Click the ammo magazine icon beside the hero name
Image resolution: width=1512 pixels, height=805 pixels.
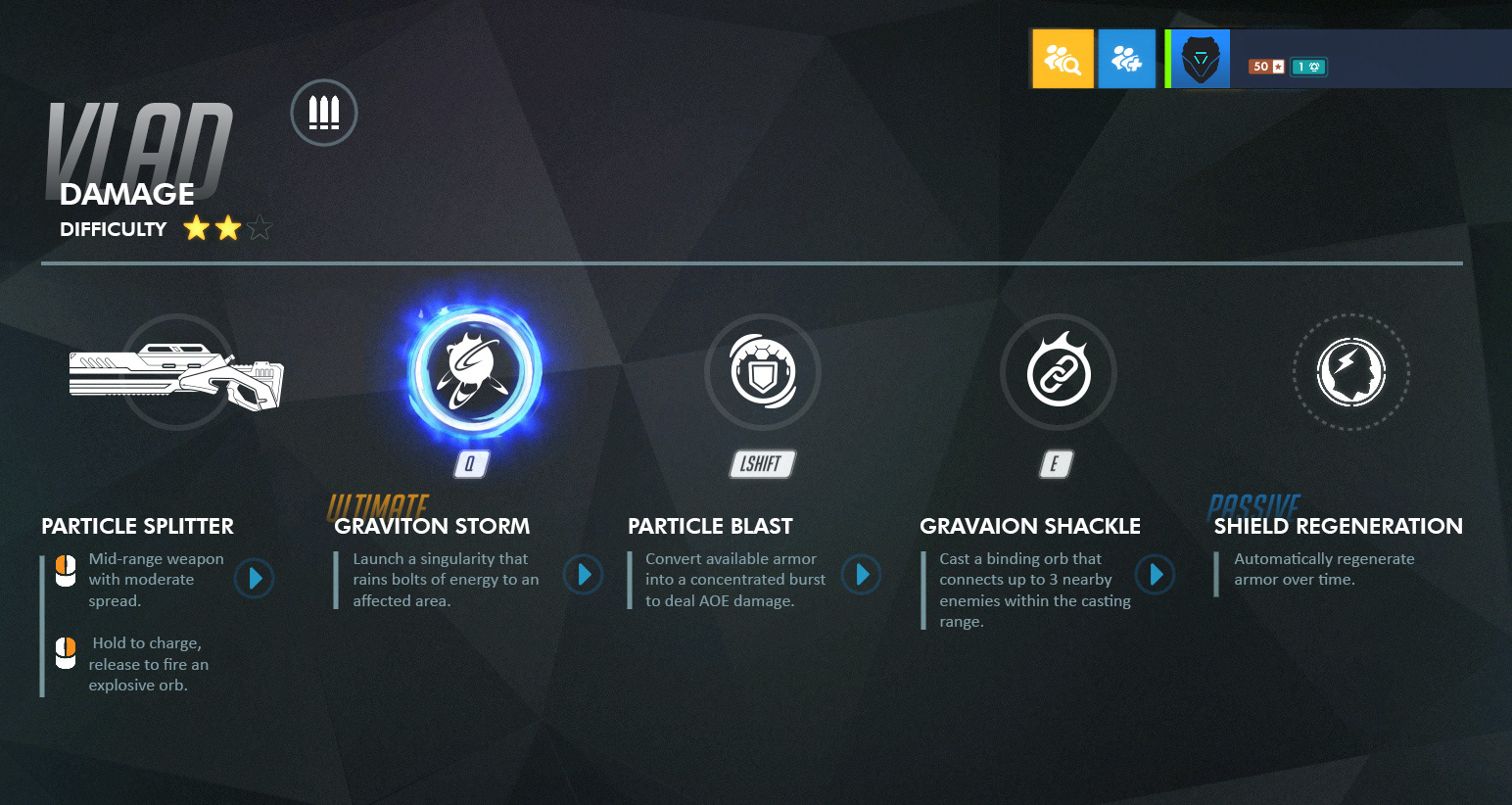tap(323, 112)
